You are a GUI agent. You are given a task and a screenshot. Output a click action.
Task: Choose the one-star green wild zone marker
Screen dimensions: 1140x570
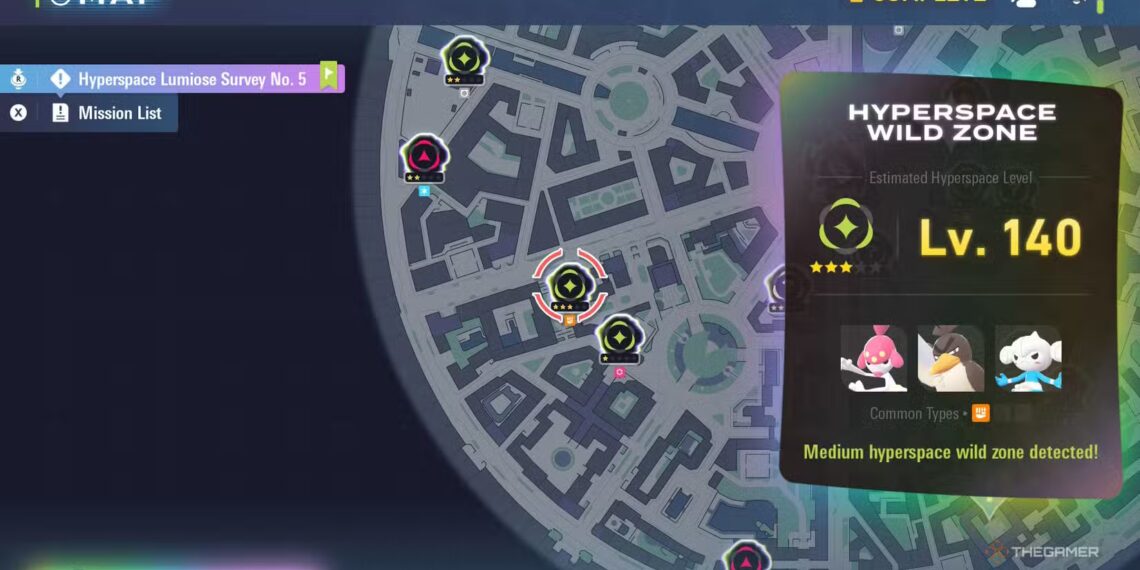[x=619, y=338]
